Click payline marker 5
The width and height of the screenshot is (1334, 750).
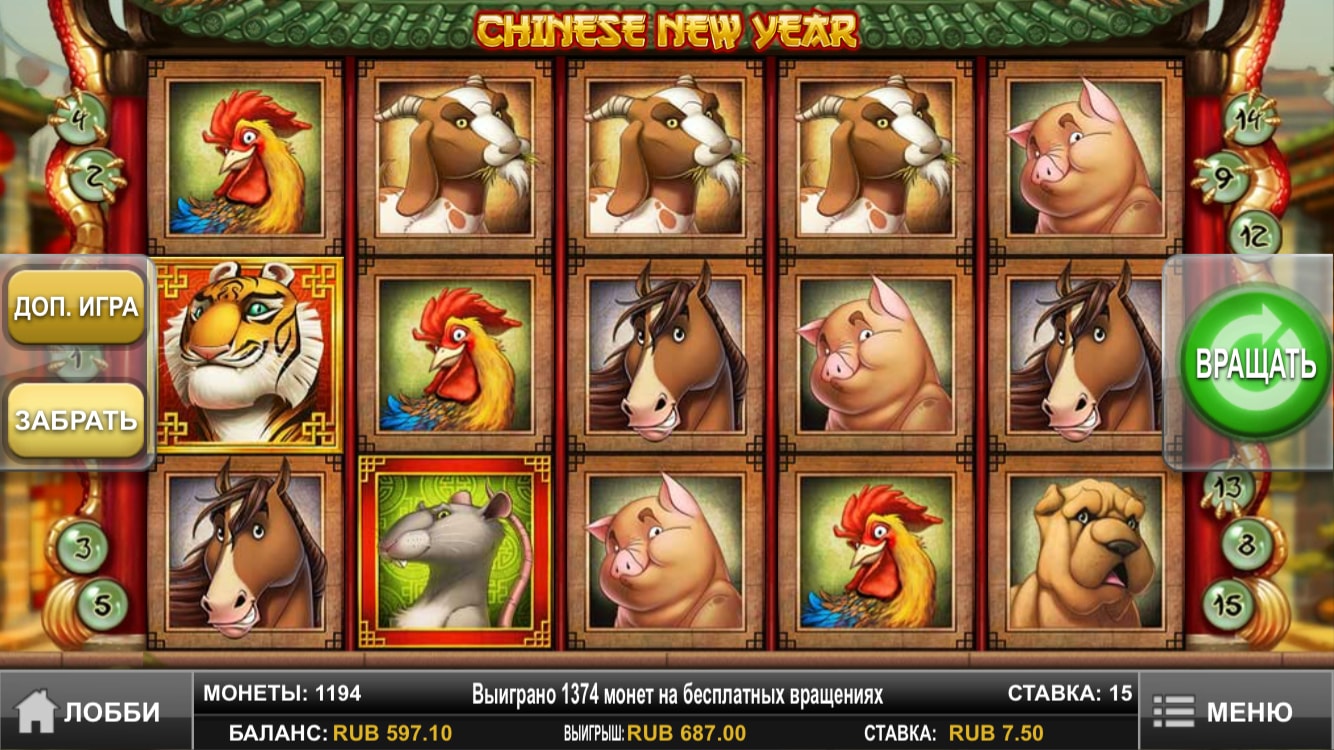[102, 602]
